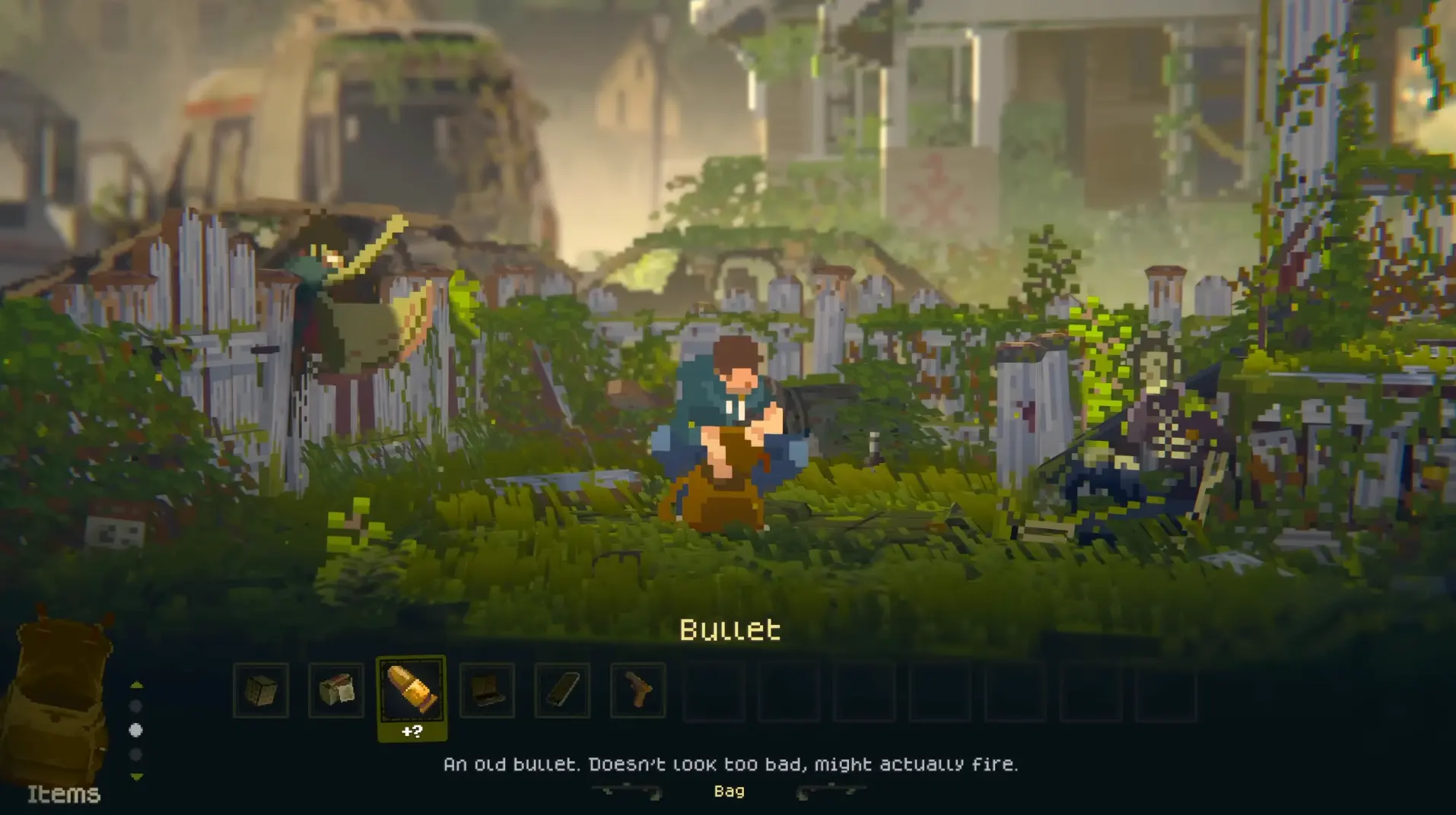1456x815 pixels.
Task: Select the pistol item icon
Action: pyautogui.click(x=638, y=690)
